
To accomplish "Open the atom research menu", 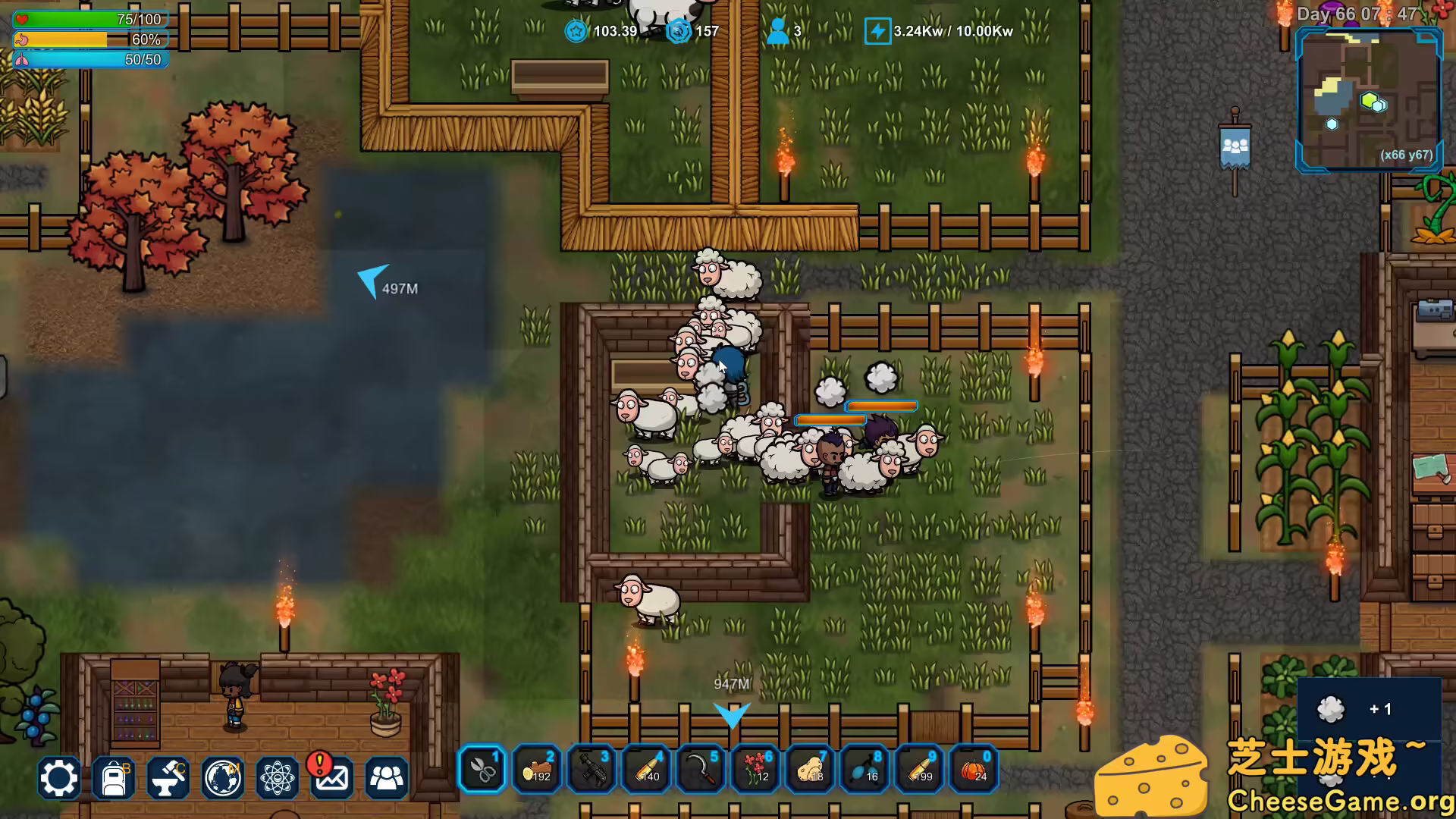I will pyautogui.click(x=278, y=778).
